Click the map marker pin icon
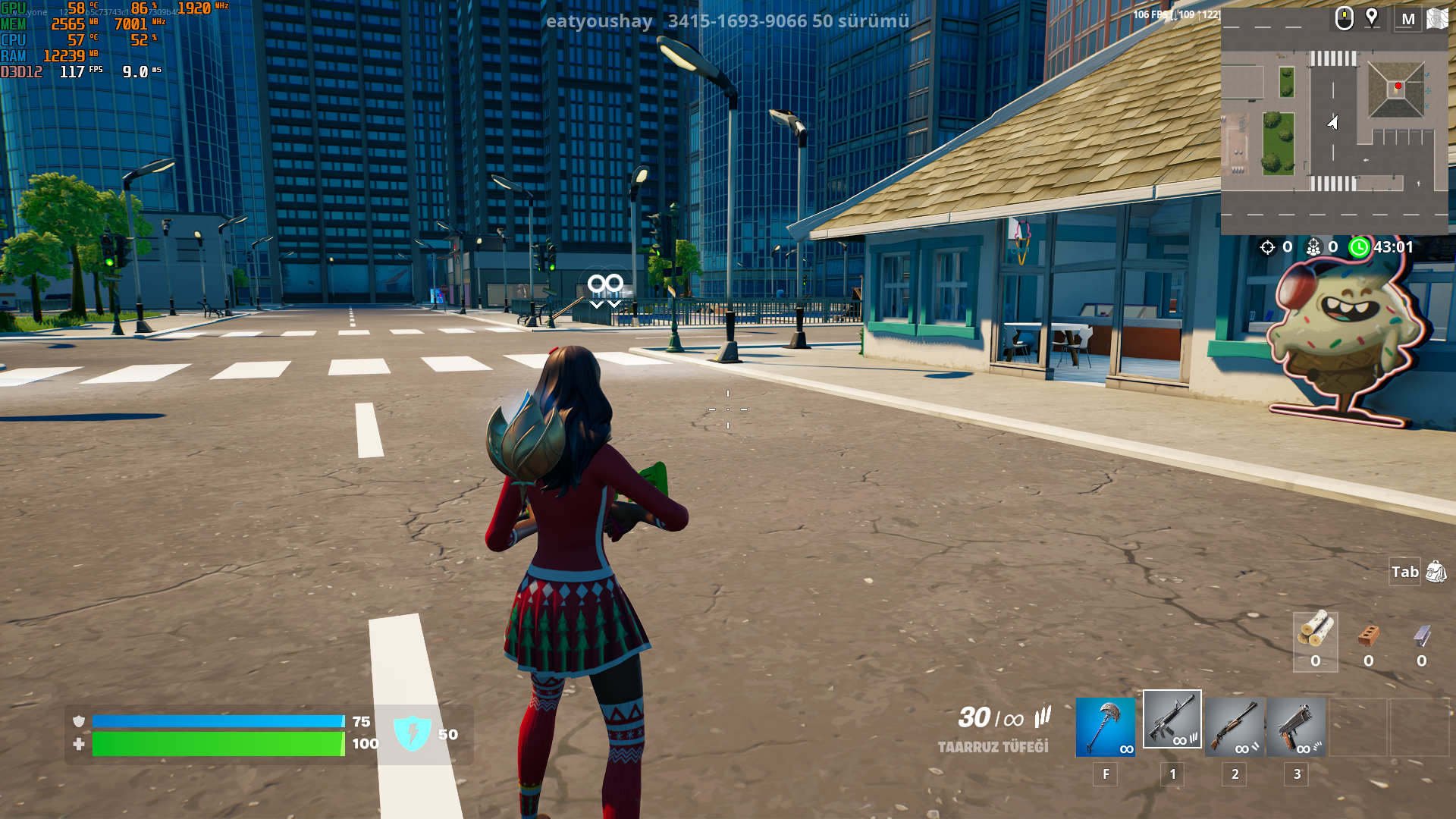The height and width of the screenshot is (819, 1456). click(x=1372, y=17)
